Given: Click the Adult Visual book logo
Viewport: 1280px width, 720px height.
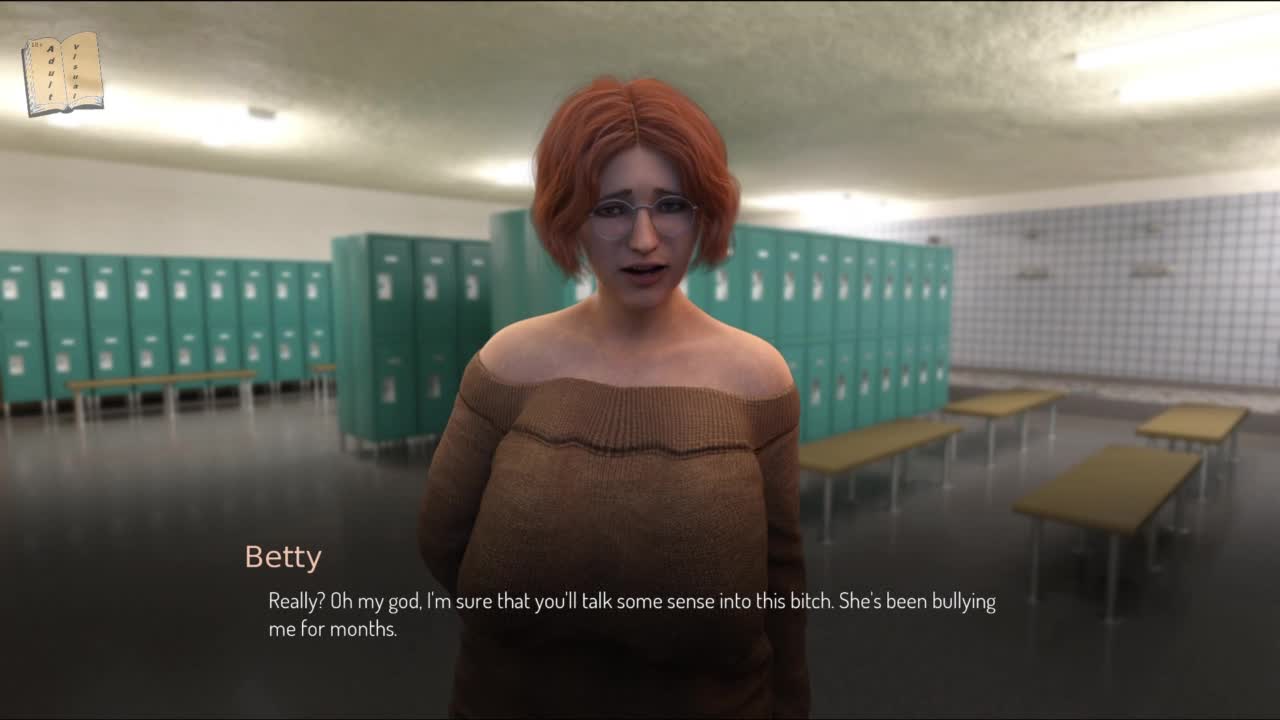Looking at the screenshot, I should point(63,73).
